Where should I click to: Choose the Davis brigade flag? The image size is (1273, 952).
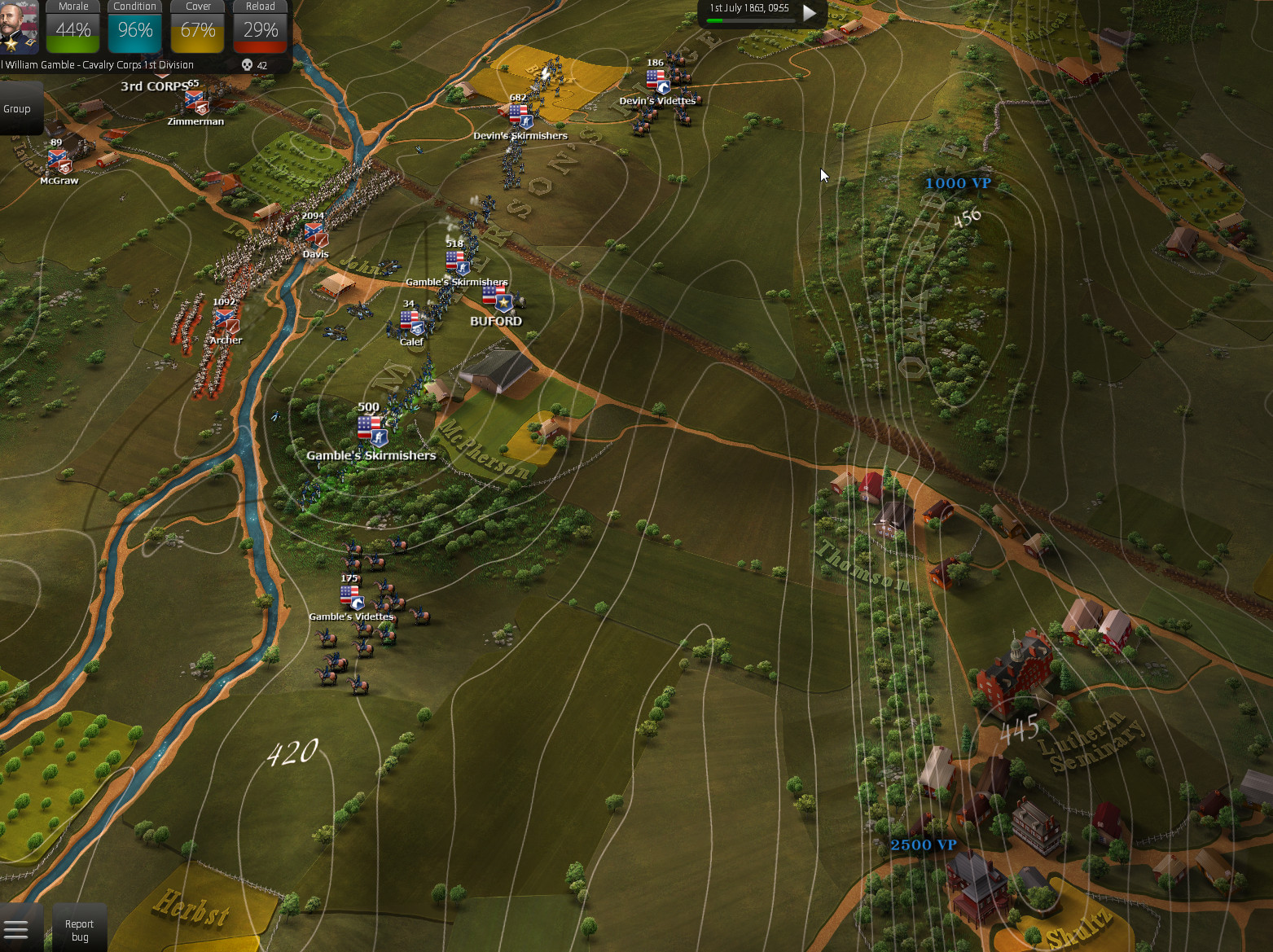(315, 235)
